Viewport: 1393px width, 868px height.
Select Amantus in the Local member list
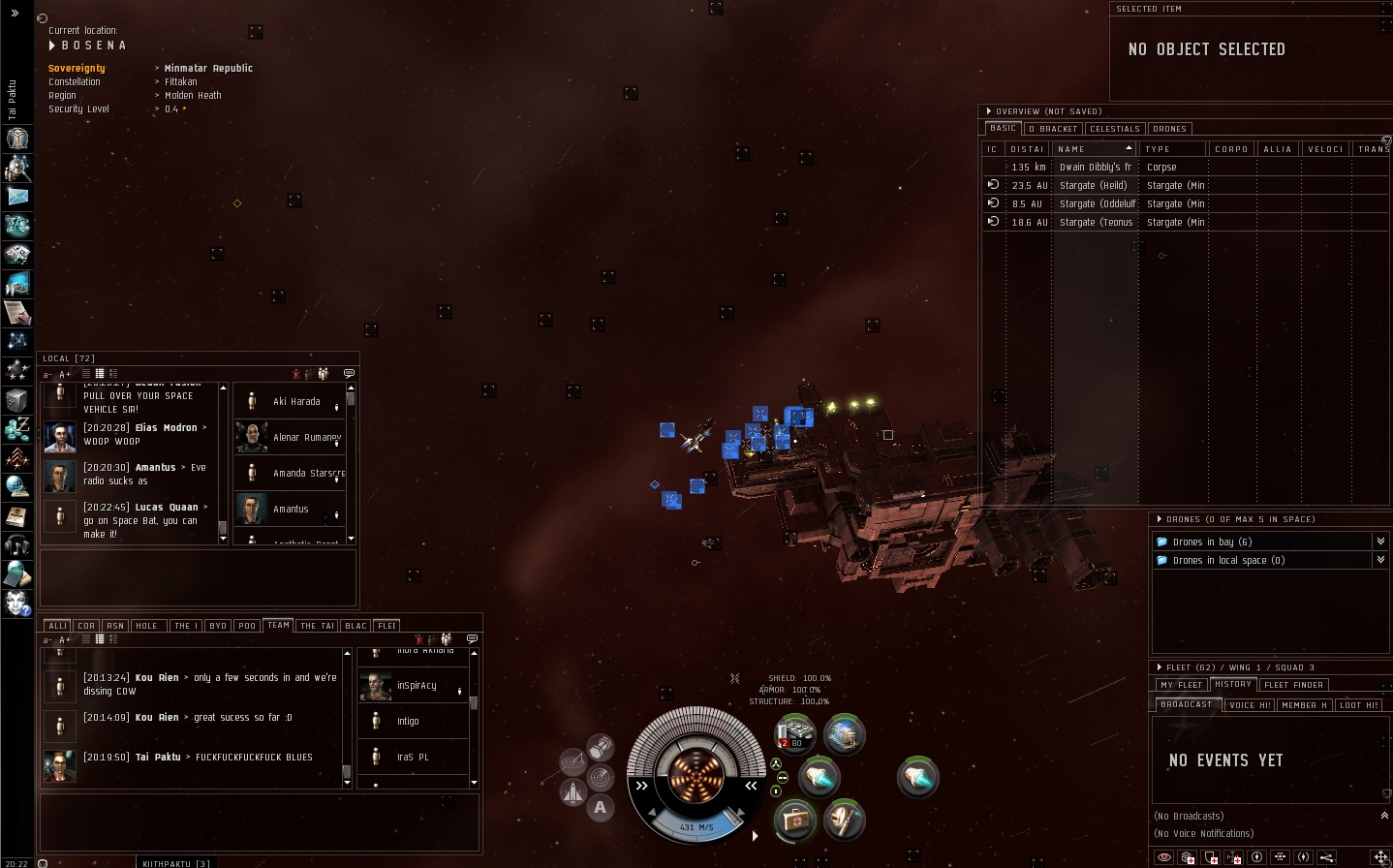(290, 509)
